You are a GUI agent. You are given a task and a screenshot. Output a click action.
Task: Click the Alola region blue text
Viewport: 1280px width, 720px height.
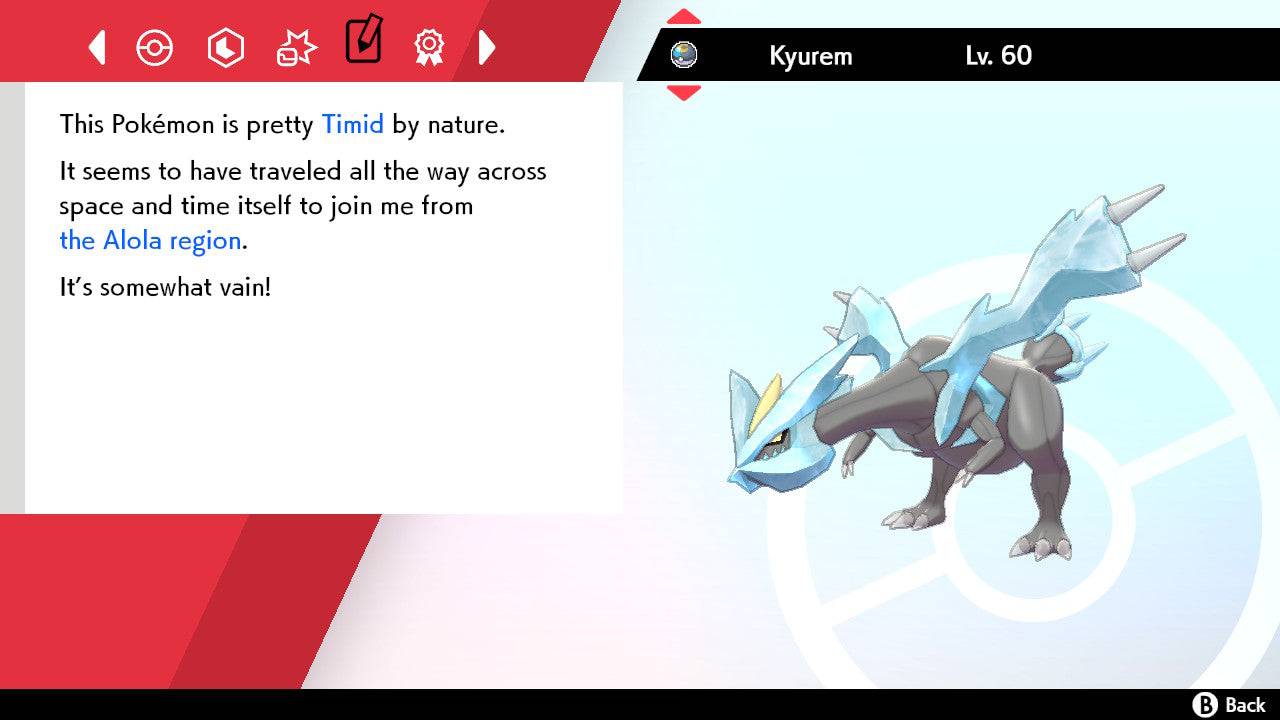click(150, 240)
